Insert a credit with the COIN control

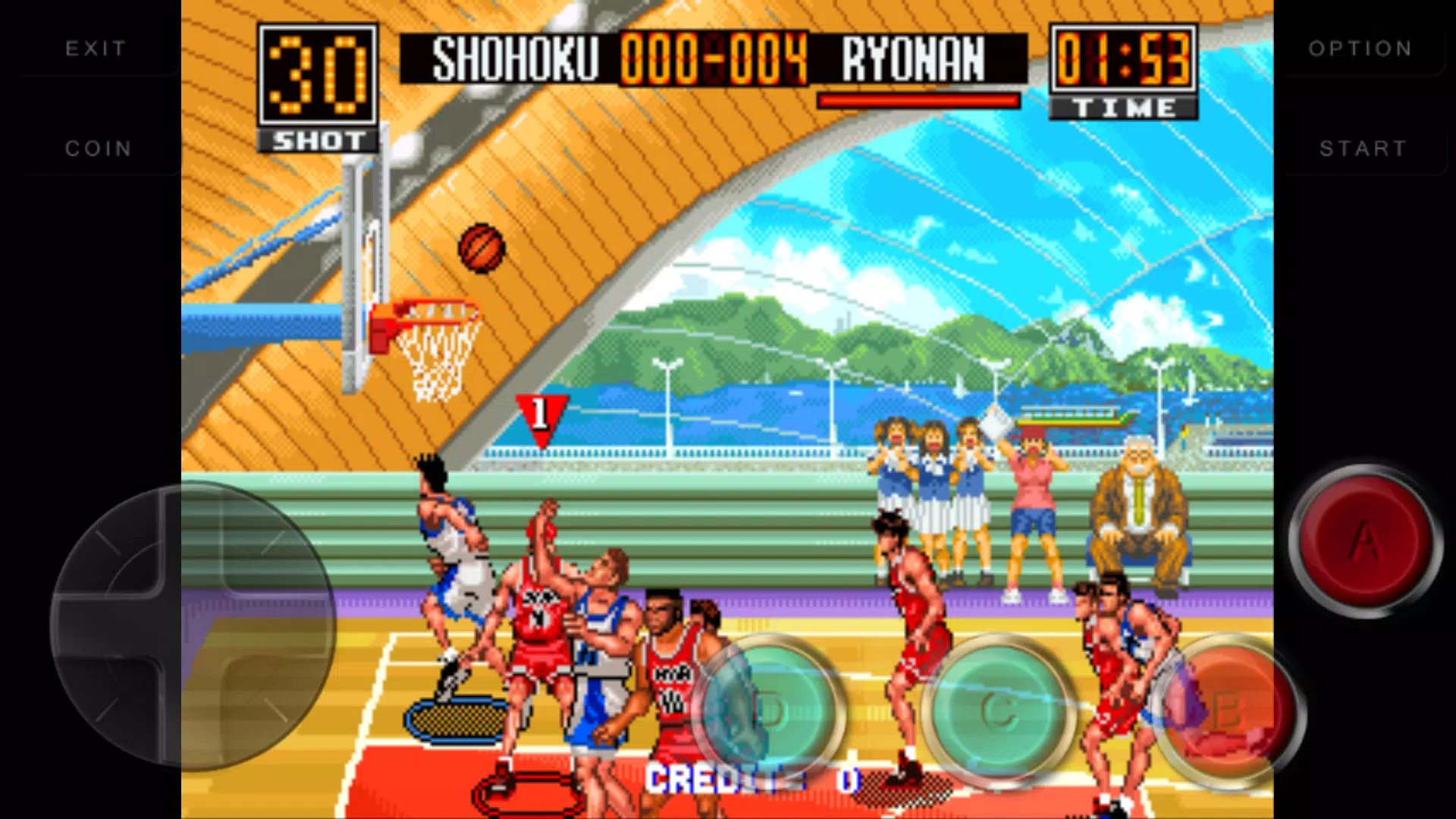98,148
